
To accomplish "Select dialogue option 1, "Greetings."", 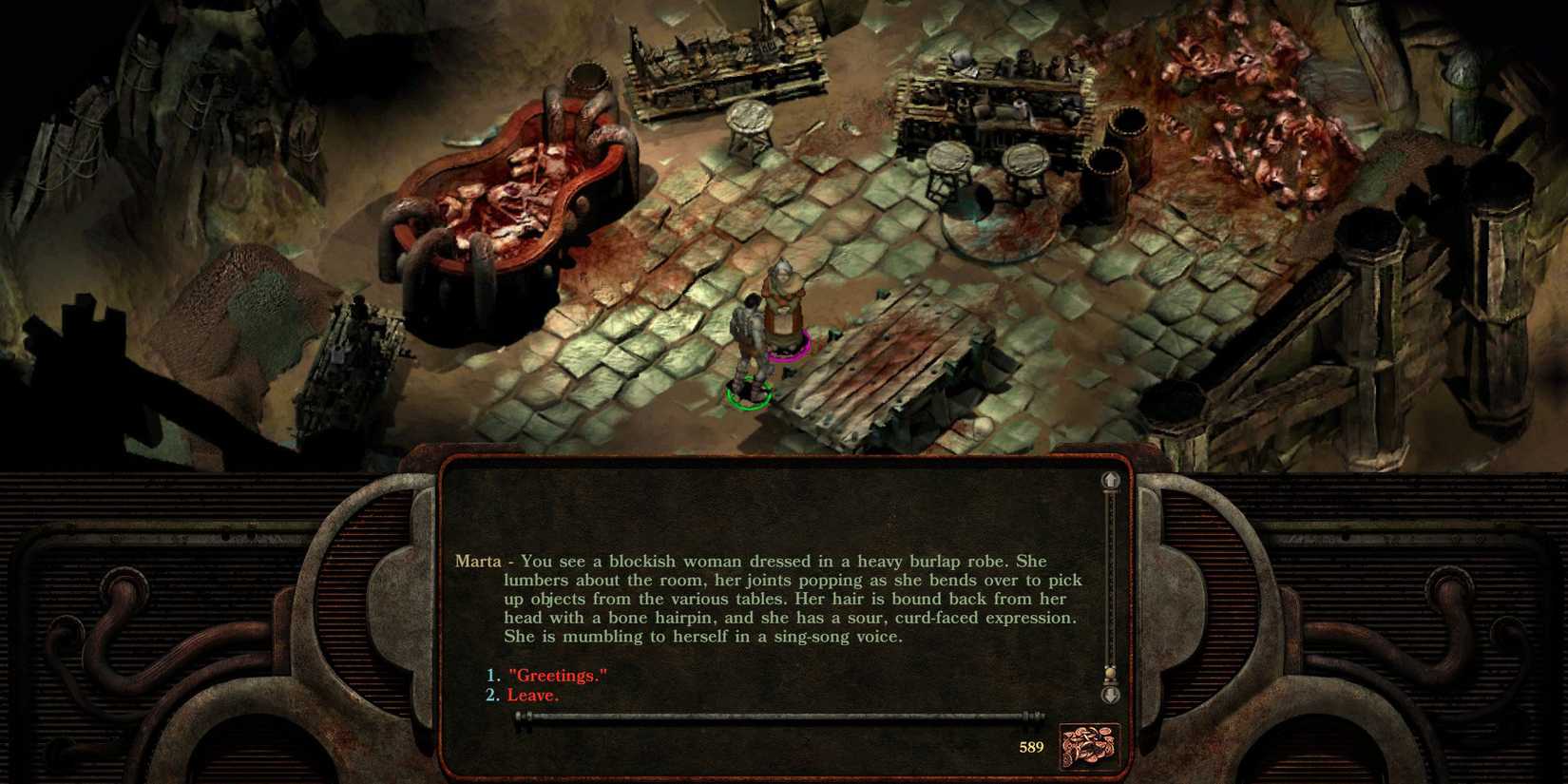I will (556, 676).
